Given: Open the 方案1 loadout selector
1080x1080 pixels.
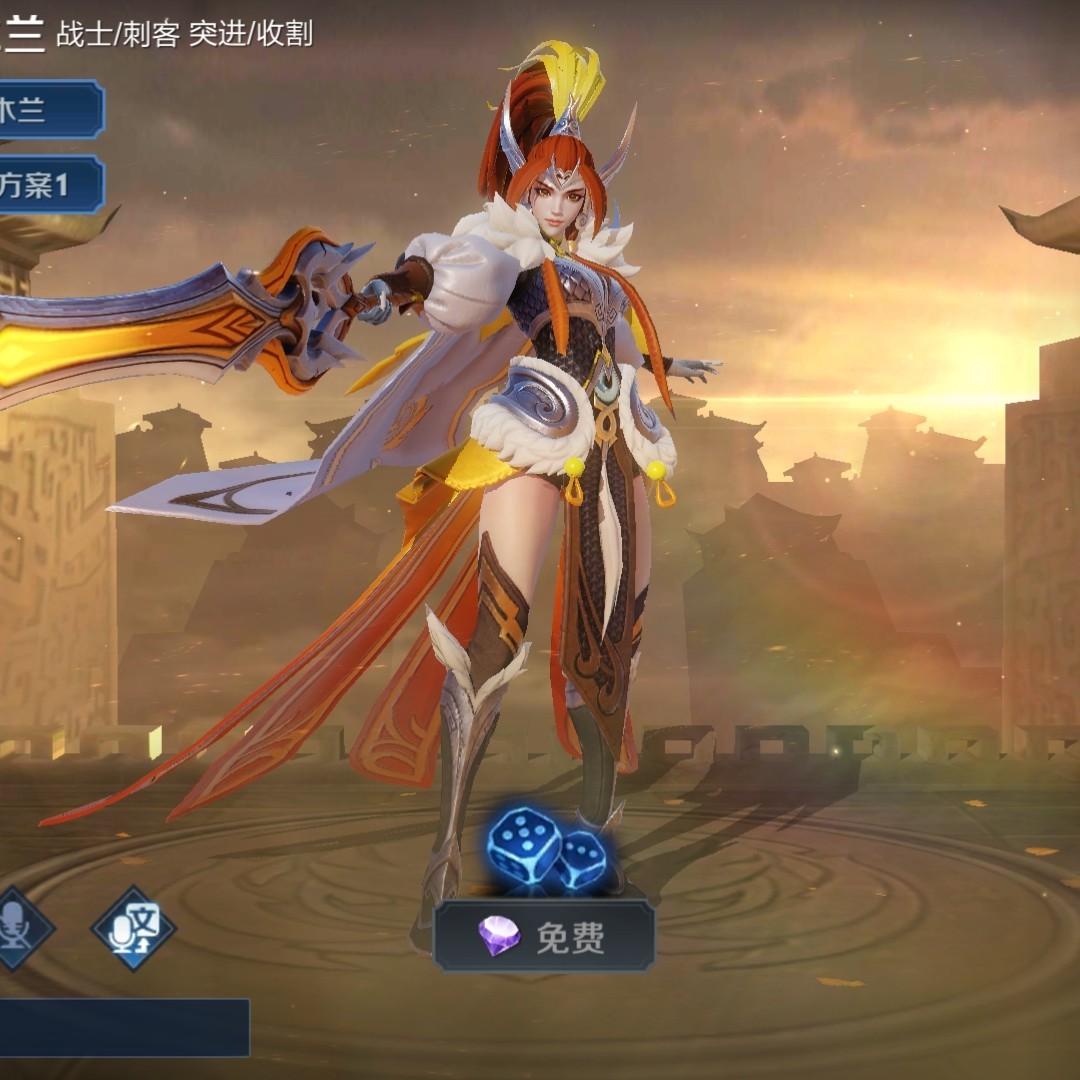Looking at the screenshot, I should pyautogui.click(x=45, y=184).
